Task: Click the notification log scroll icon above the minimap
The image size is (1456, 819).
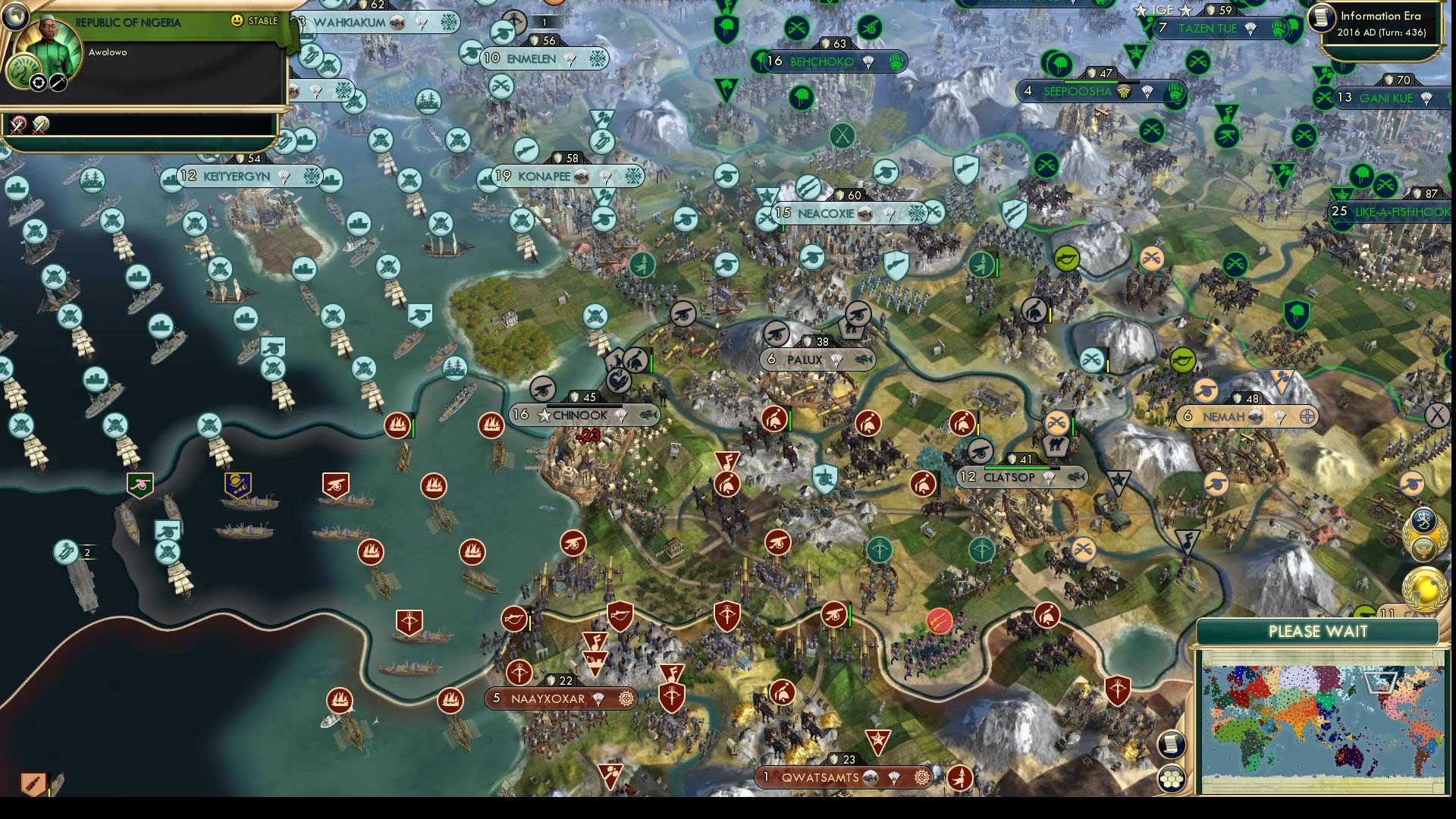Action: 1172,744
